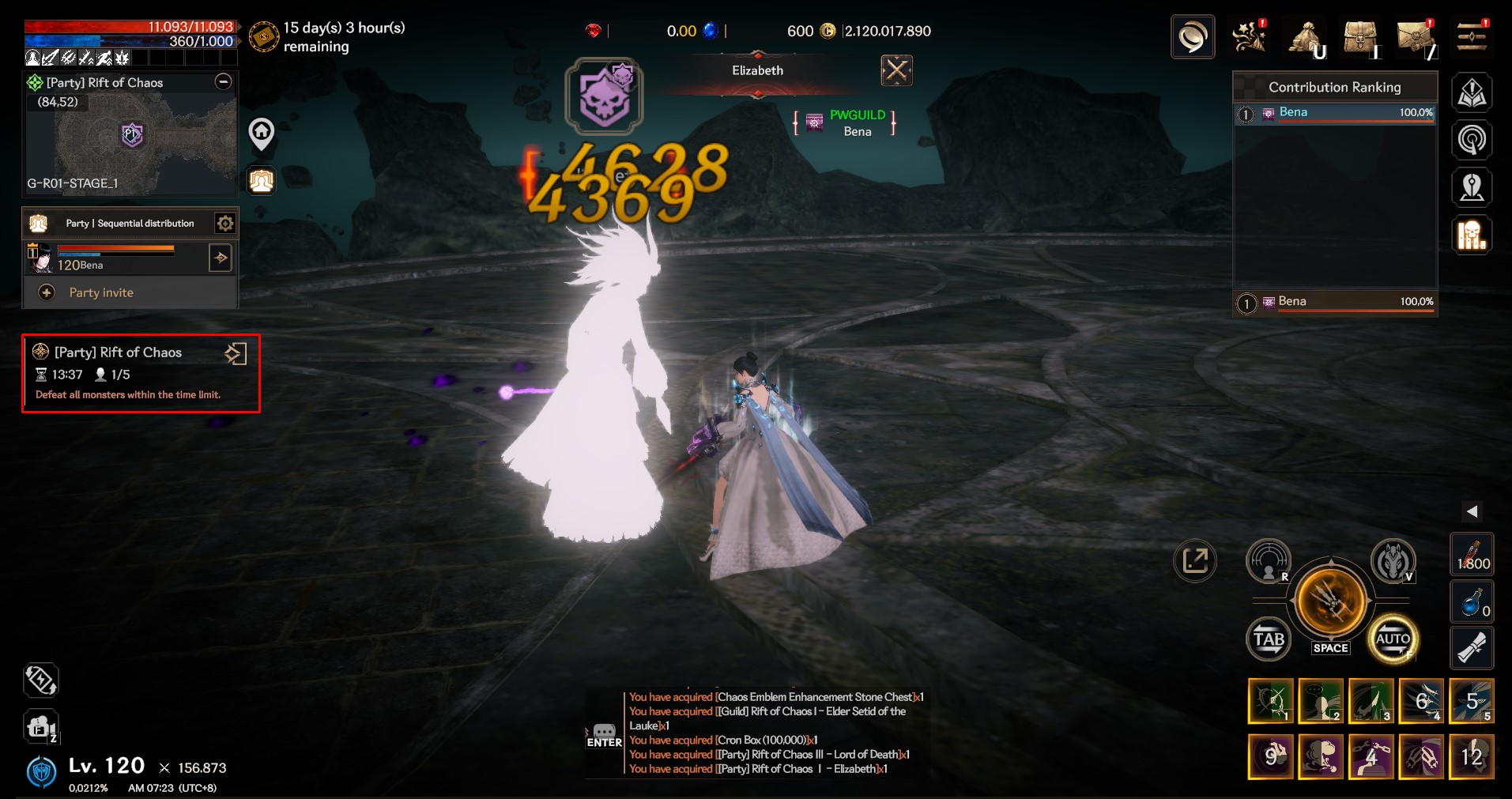Click the Rift of Chaos minimap
Screen dimensions: 1512x799
click(x=130, y=137)
